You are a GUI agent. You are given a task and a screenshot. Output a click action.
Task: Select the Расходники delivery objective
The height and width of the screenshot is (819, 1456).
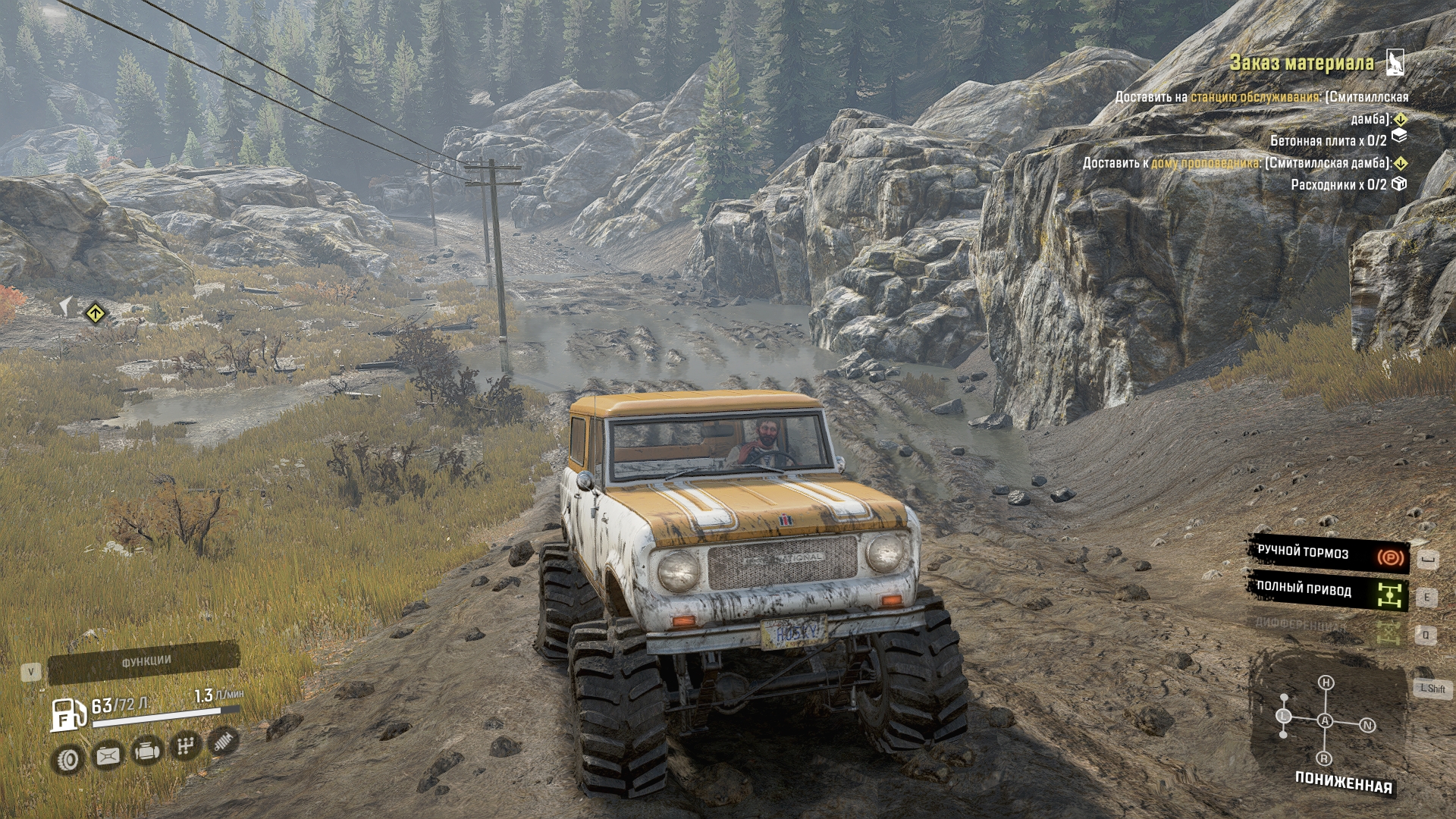coord(1338,184)
